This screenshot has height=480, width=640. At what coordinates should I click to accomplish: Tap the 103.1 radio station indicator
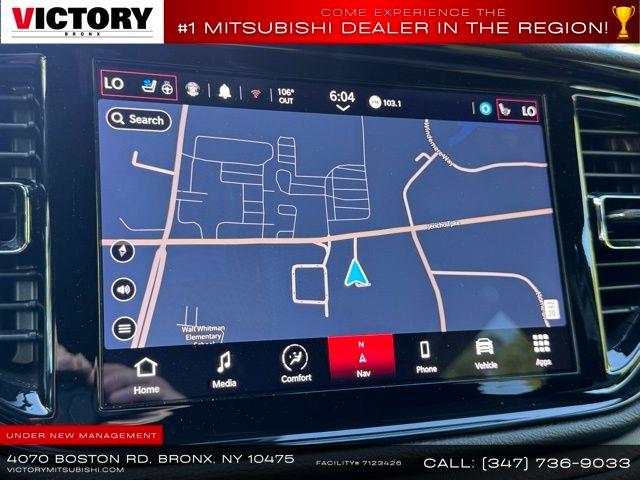pos(386,102)
